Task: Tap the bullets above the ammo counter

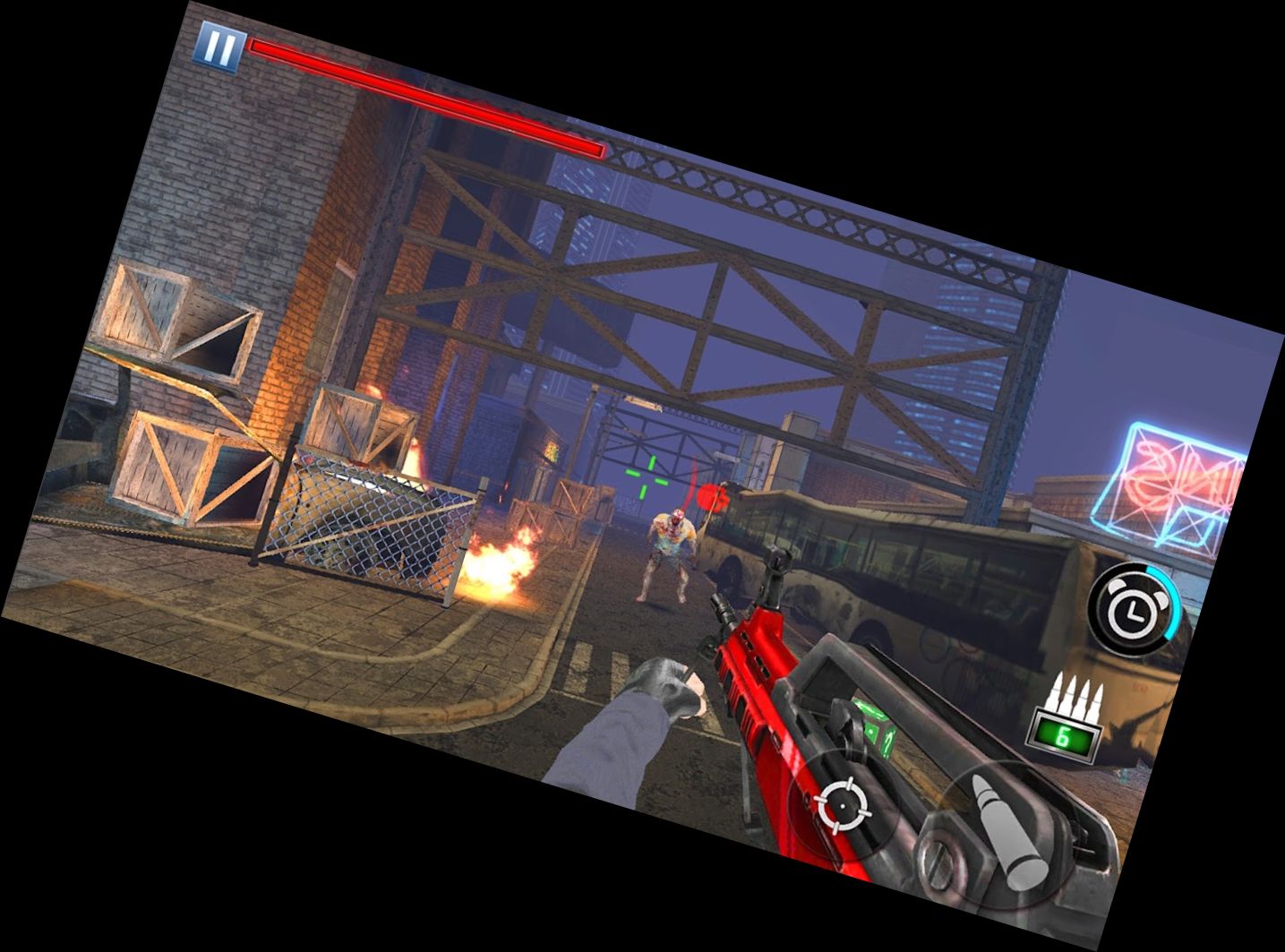Action: [1076, 694]
